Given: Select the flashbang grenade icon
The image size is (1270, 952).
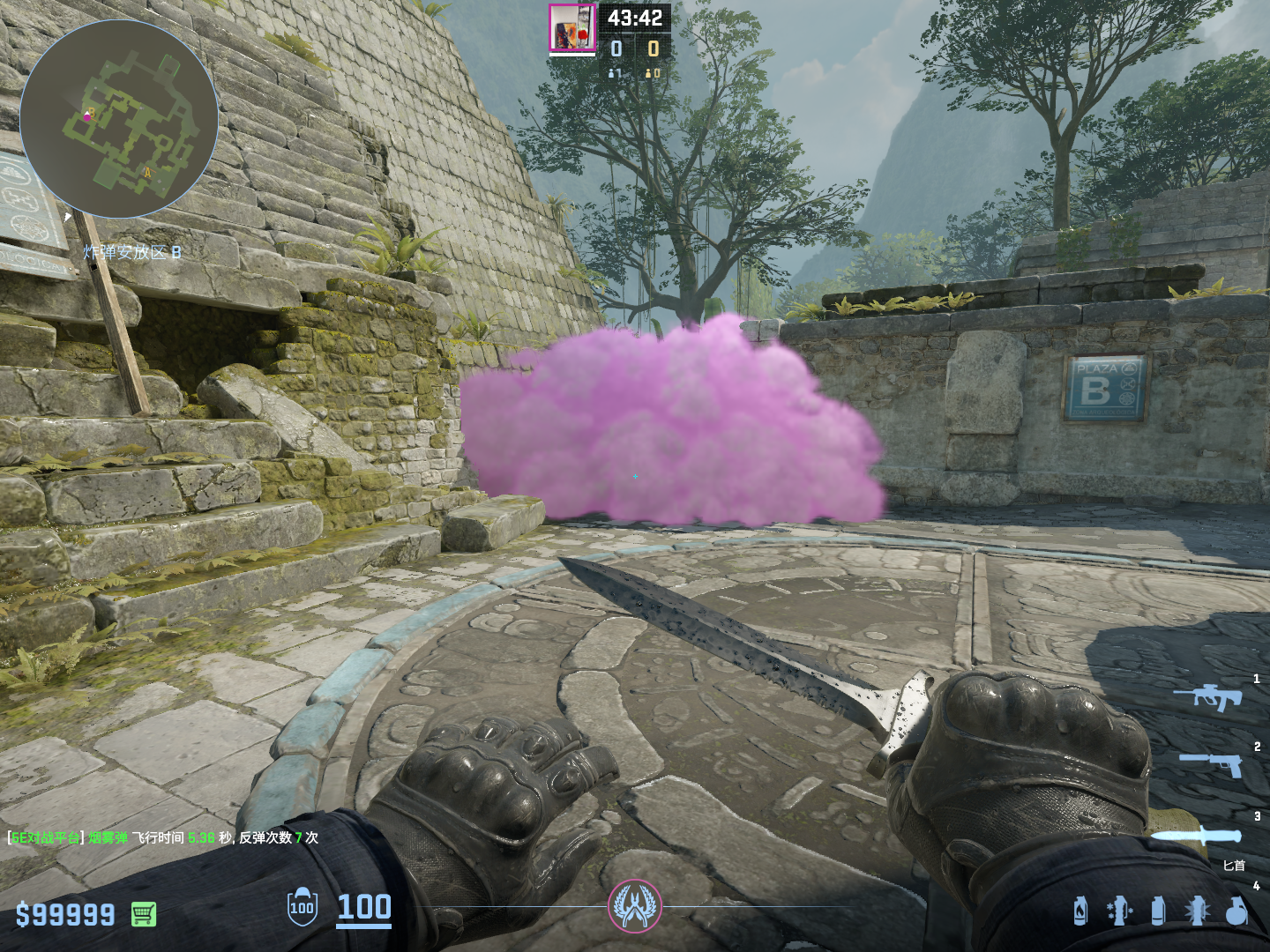Looking at the screenshot, I should (1197, 911).
